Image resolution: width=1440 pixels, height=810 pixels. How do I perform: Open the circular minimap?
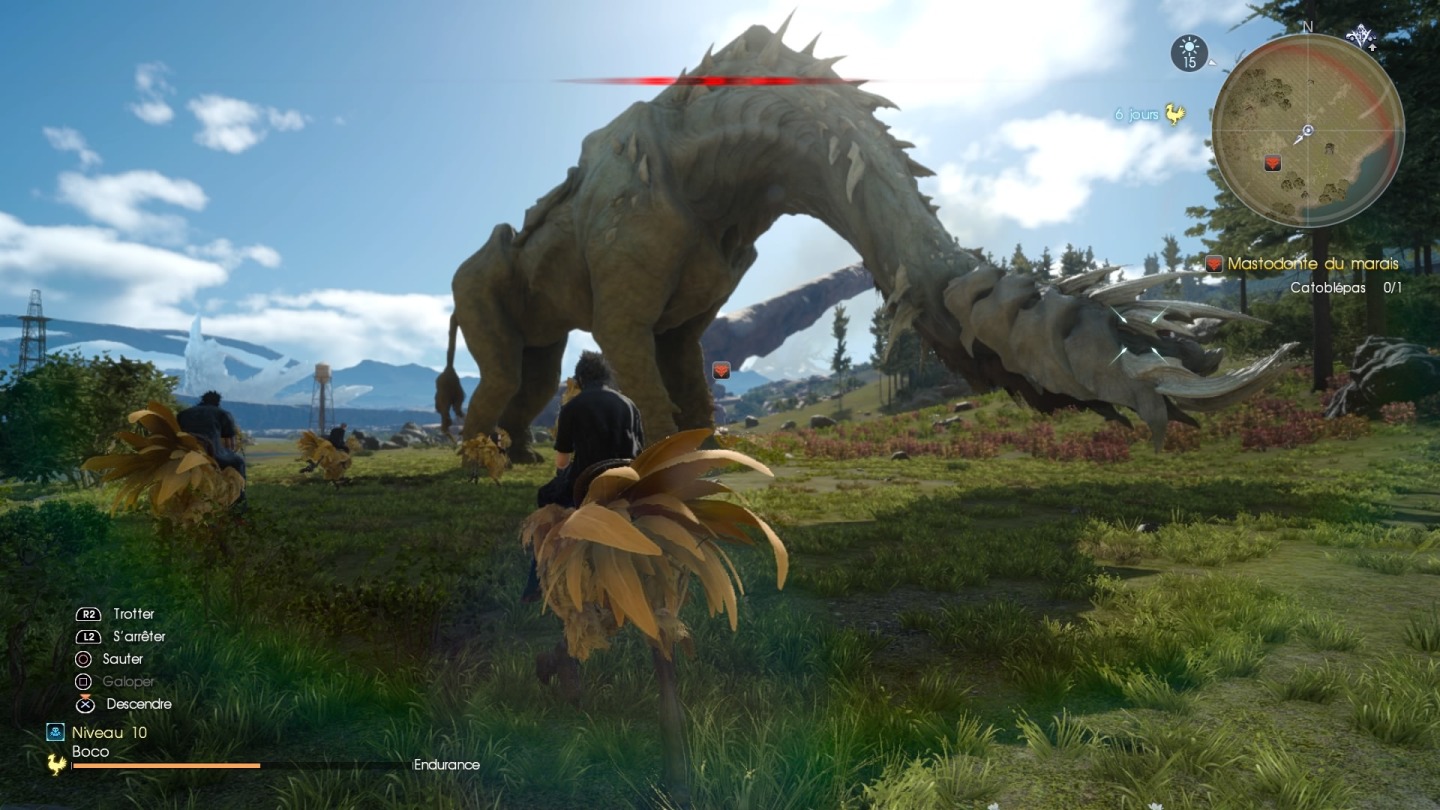click(1307, 130)
